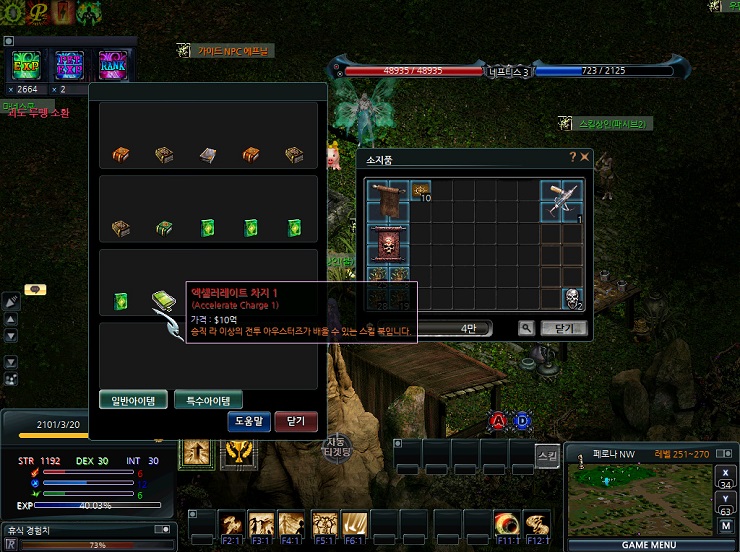Select the crossbow weapon in inventory

(x=563, y=200)
